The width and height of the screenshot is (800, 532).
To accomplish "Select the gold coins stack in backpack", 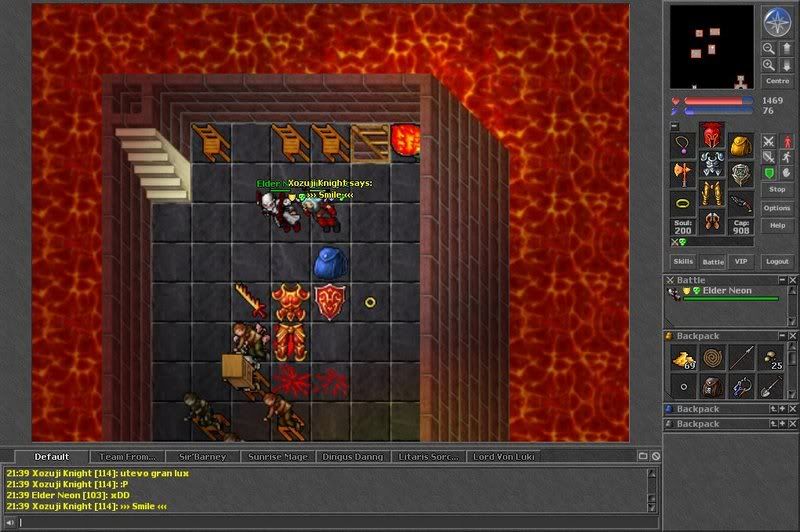I will point(684,359).
